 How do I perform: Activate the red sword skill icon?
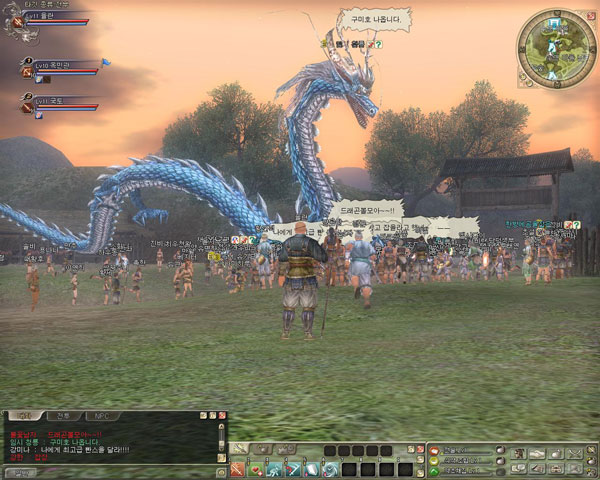238,468
